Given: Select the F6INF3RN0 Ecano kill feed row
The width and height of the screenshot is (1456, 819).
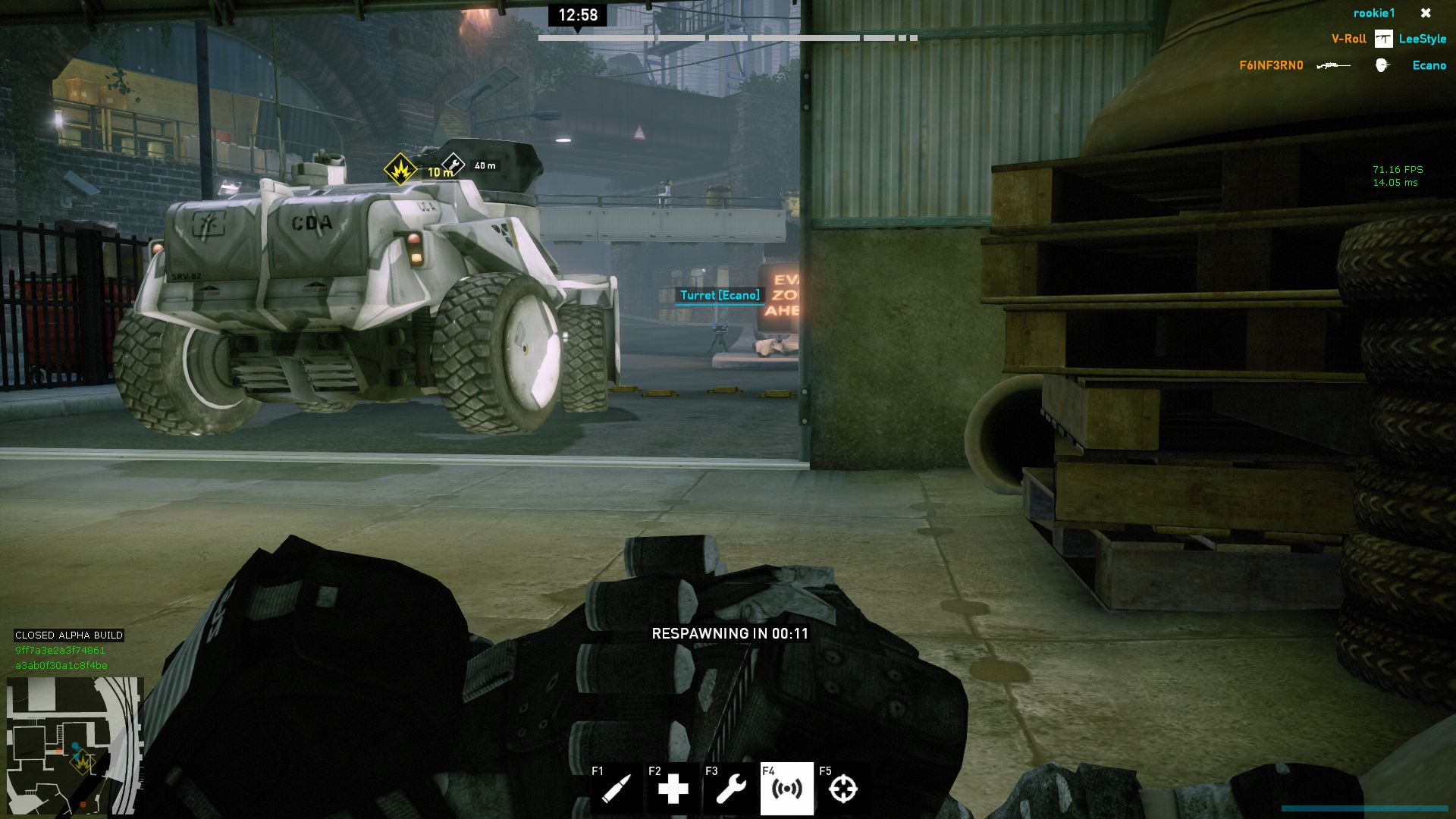Looking at the screenshot, I should click(x=1342, y=65).
